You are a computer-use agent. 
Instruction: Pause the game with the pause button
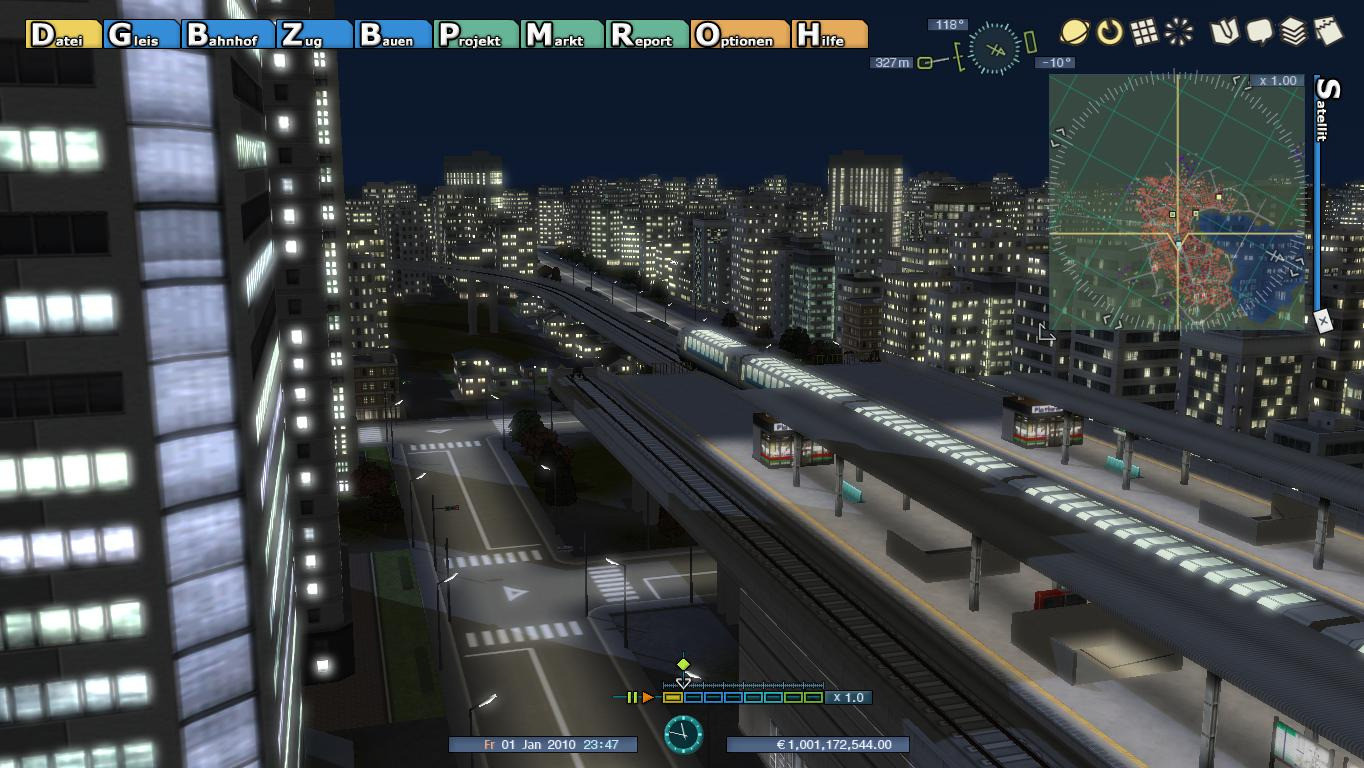click(x=632, y=697)
